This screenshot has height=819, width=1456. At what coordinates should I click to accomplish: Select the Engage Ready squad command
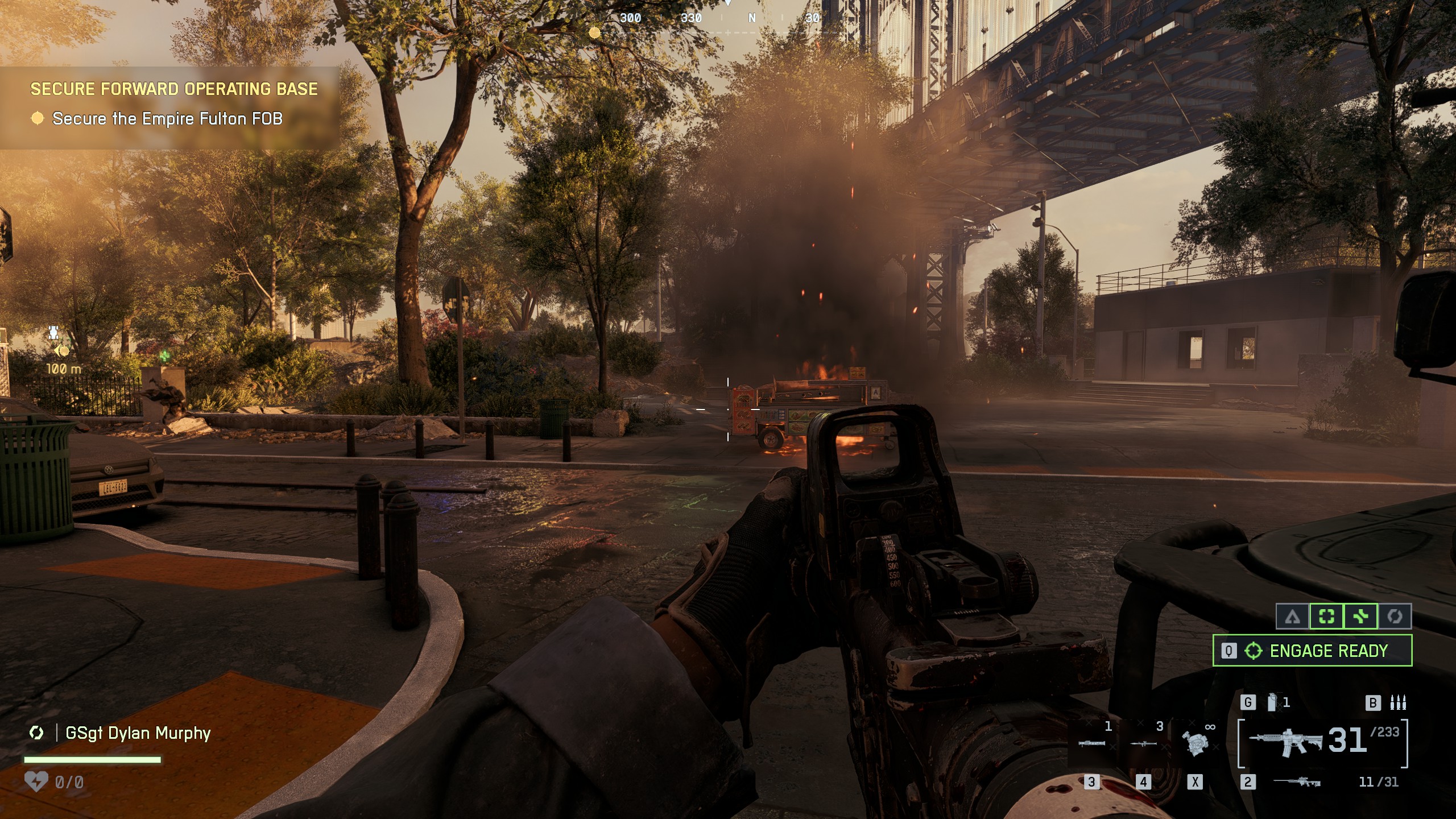1312,651
